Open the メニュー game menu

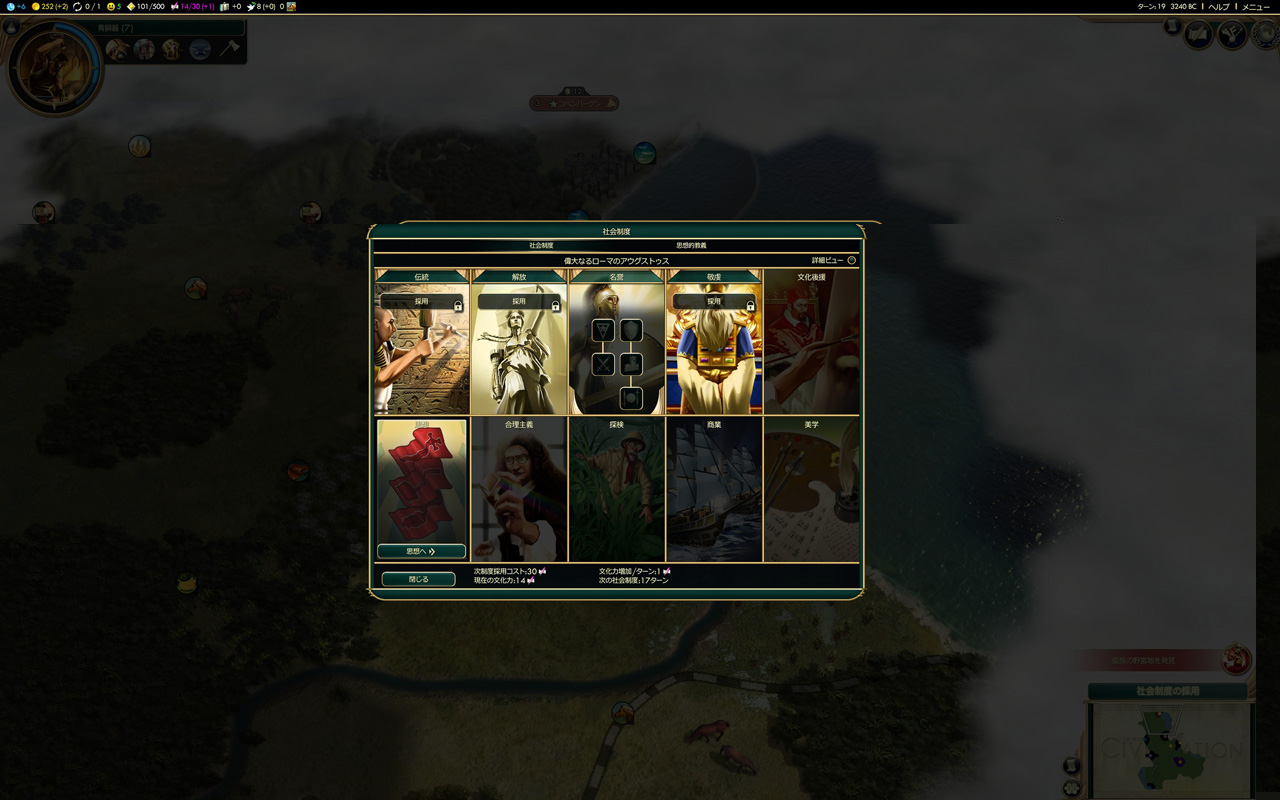1255,7
